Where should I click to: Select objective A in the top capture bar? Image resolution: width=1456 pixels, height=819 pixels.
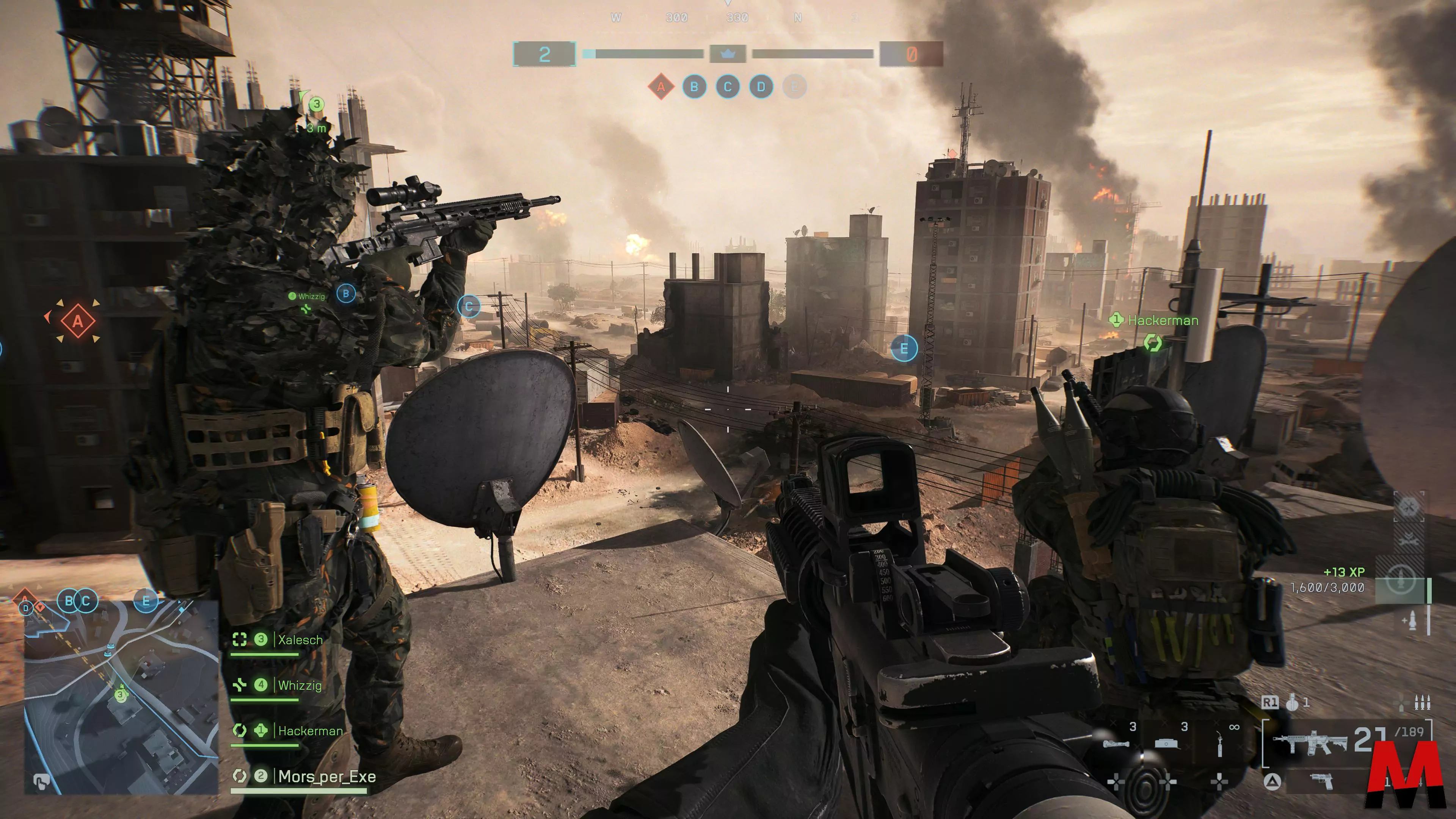(x=661, y=87)
